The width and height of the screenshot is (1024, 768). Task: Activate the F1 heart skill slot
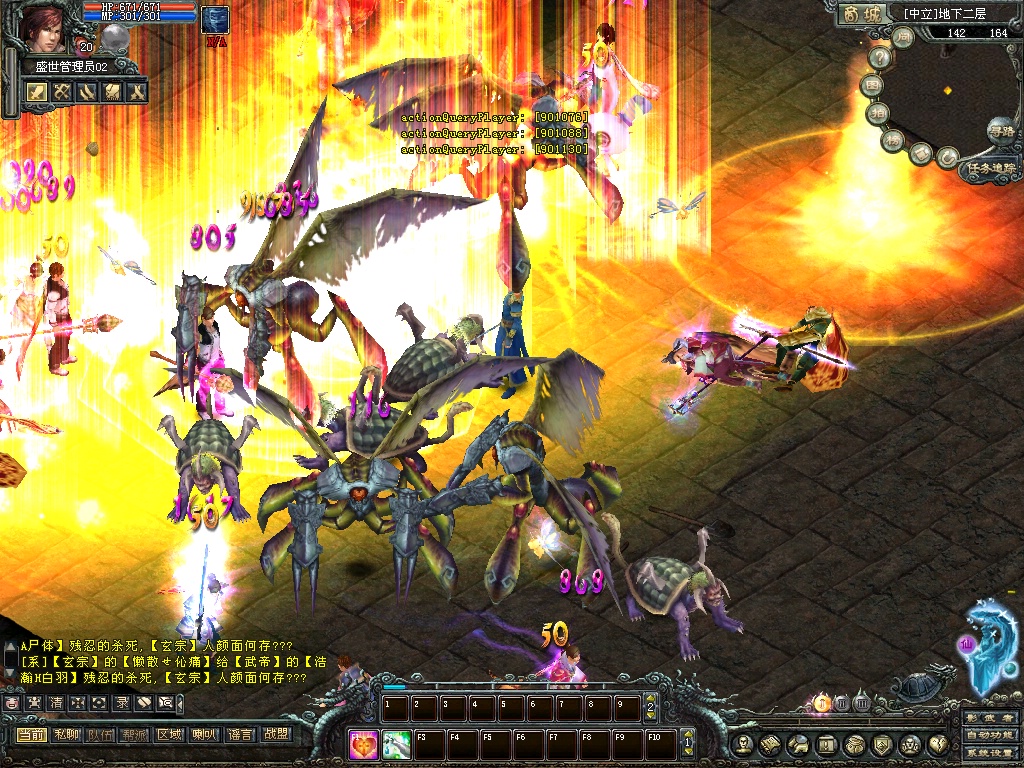[365, 744]
